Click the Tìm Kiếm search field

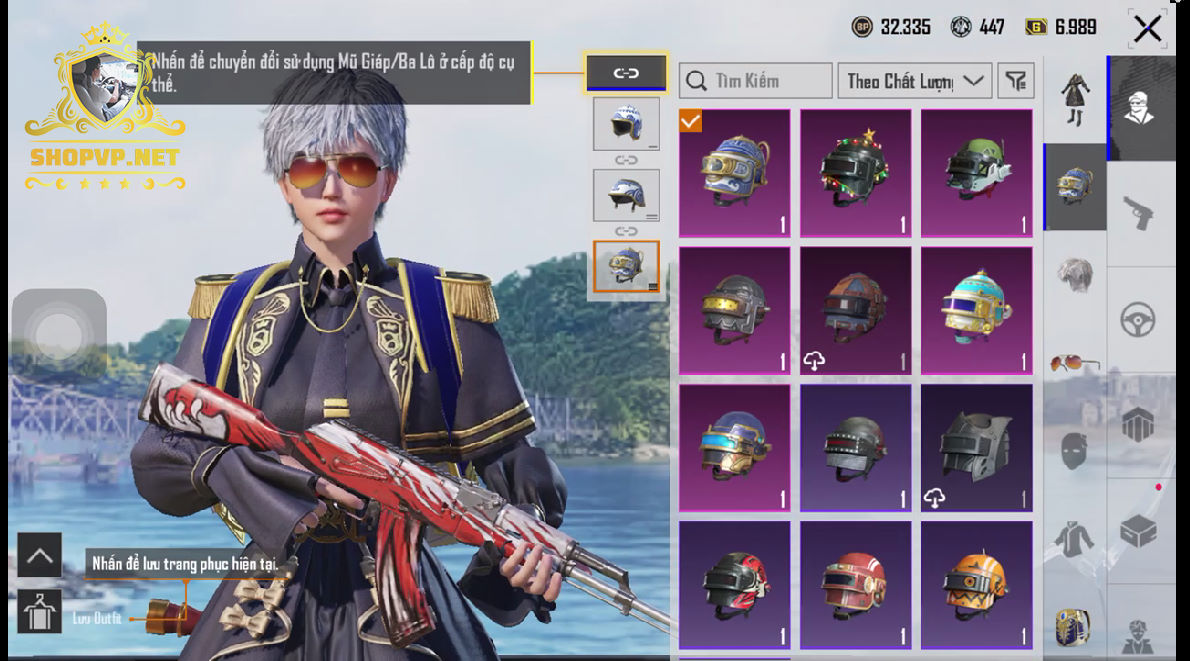tap(755, 81)
